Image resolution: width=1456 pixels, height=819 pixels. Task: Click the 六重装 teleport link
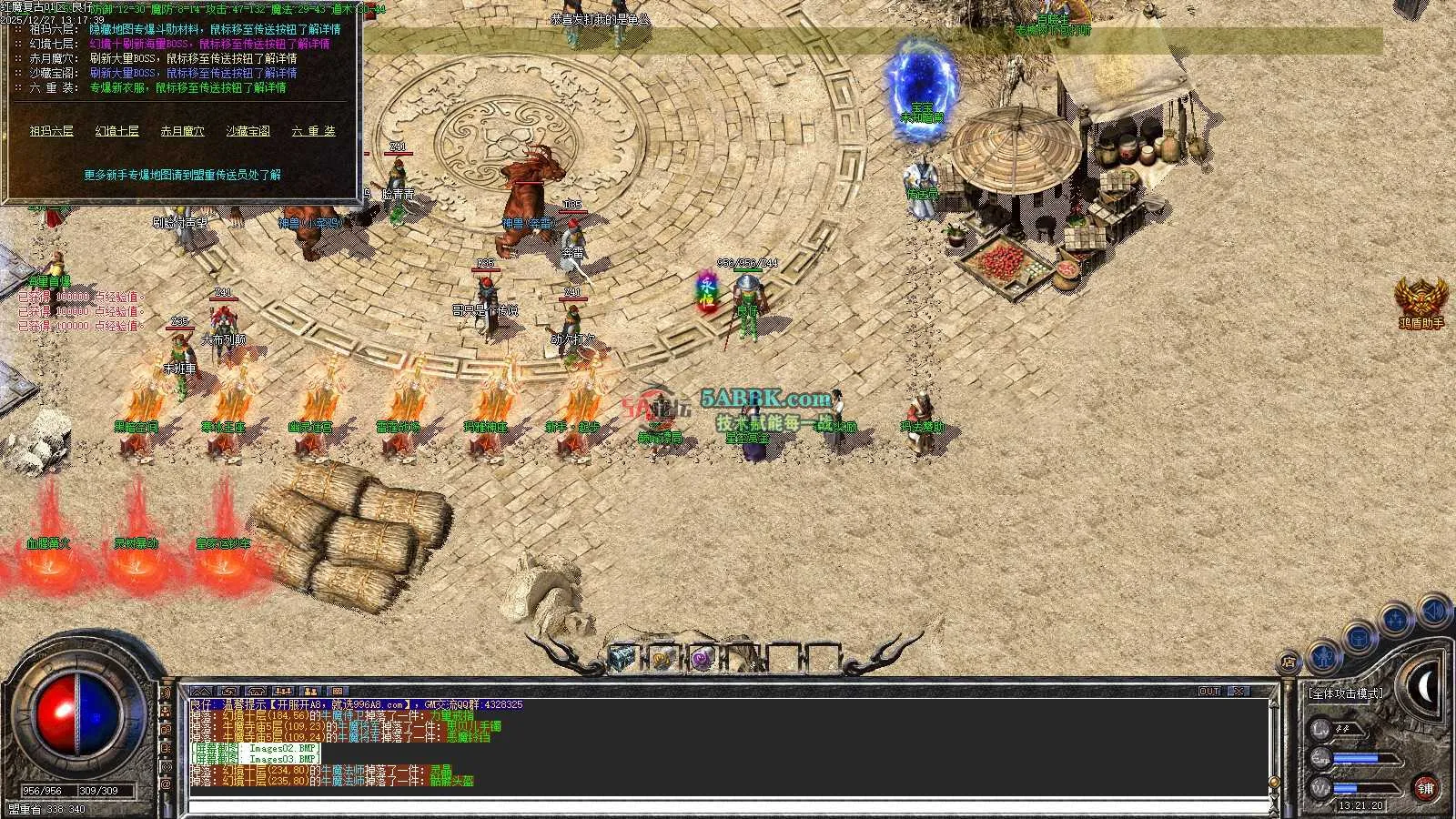(x=313, y=131)
